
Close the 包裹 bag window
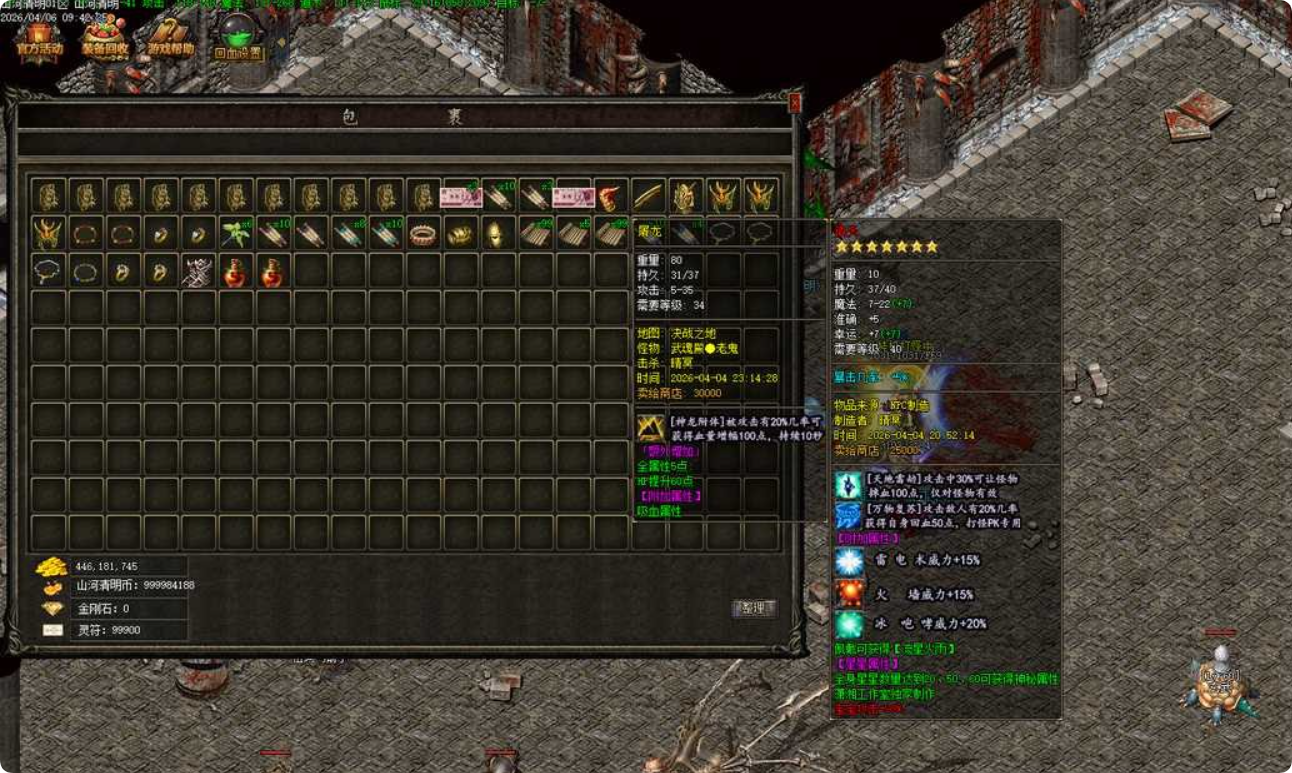[x=795, y=101]
